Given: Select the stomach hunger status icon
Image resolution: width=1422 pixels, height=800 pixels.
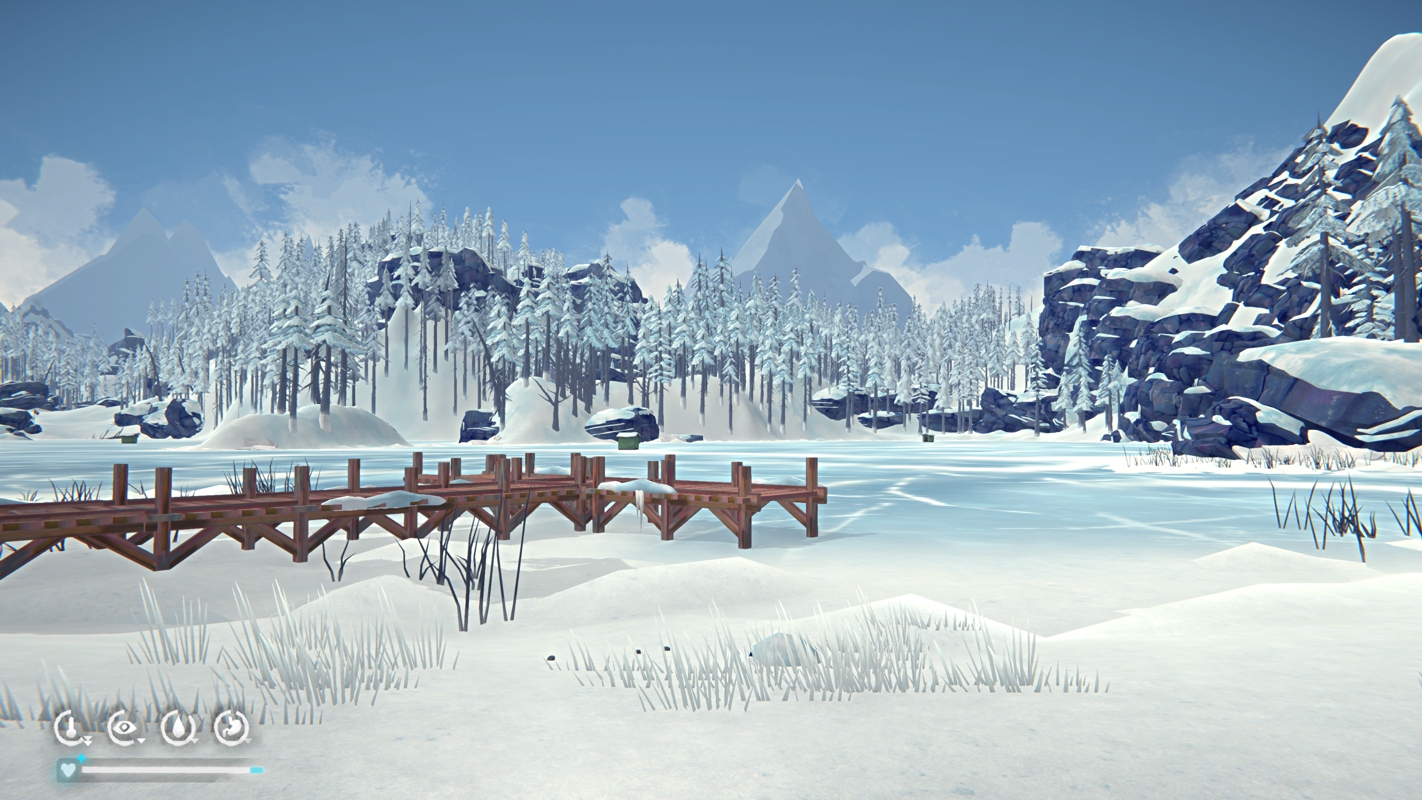Looking at the screenshot, I should (232, 727).
